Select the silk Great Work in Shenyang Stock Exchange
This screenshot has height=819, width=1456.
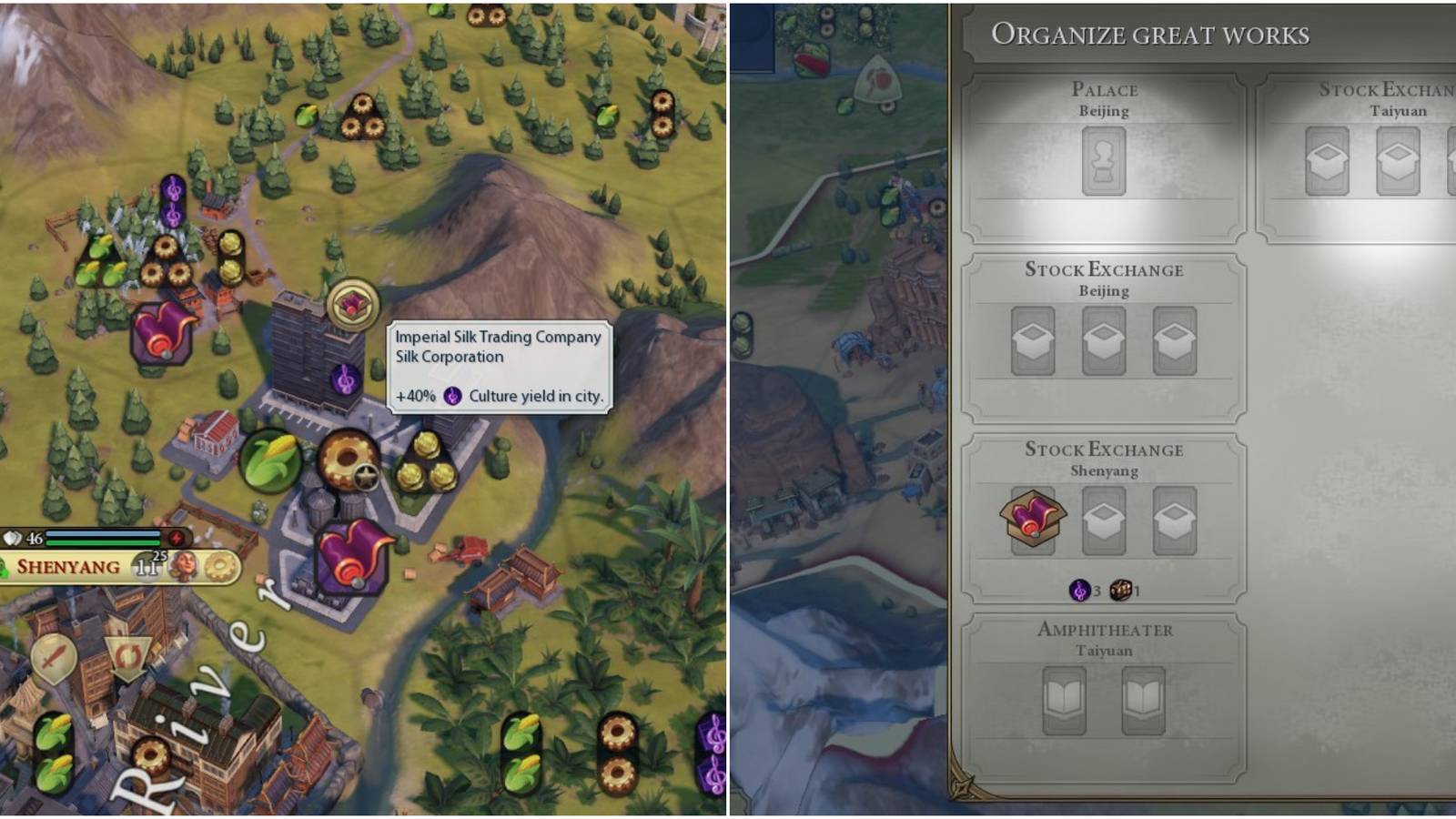pyautogui.click(x=1036, y=519)
